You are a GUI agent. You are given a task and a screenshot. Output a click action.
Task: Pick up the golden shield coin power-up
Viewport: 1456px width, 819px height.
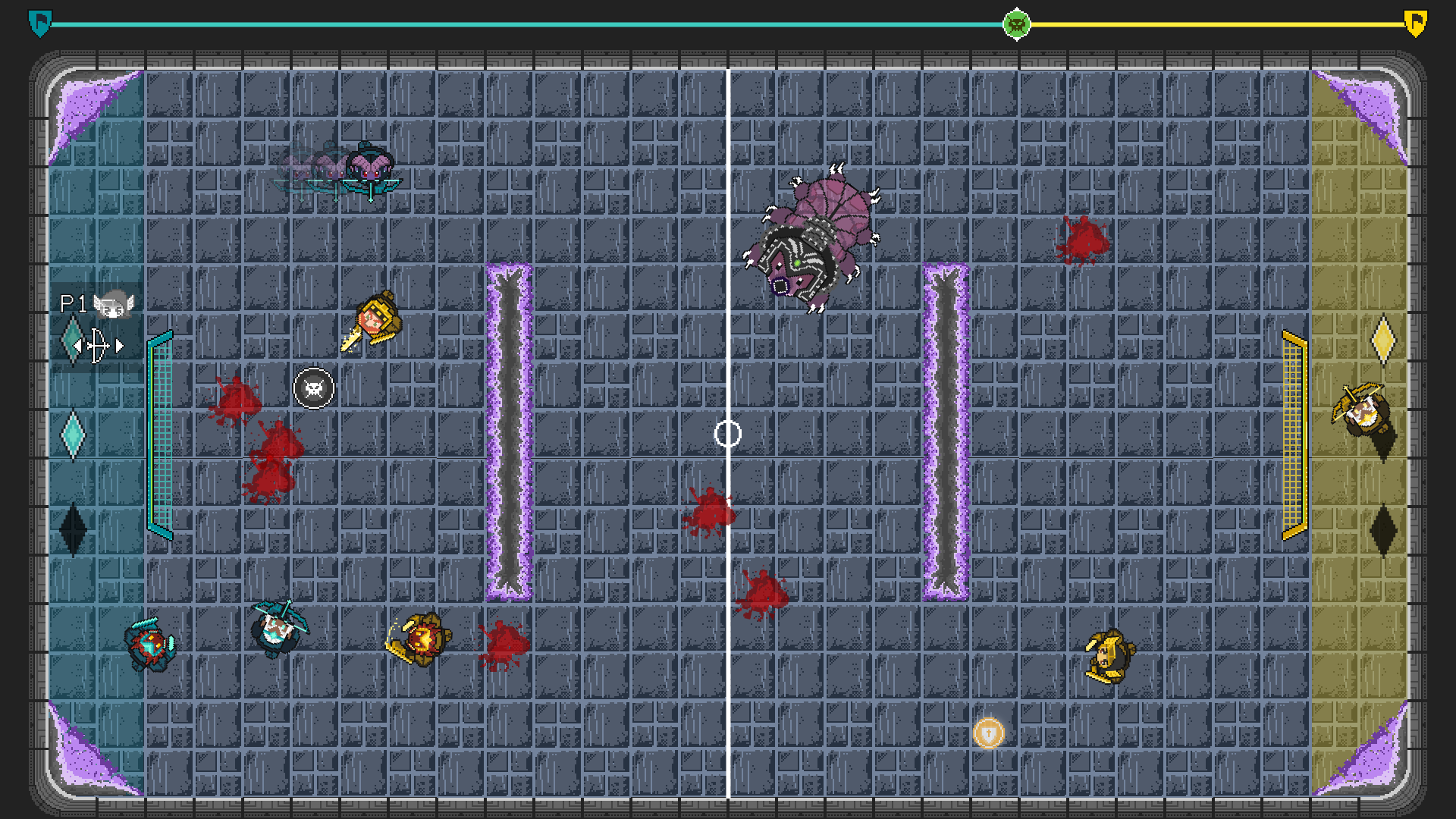click(990, 733)
